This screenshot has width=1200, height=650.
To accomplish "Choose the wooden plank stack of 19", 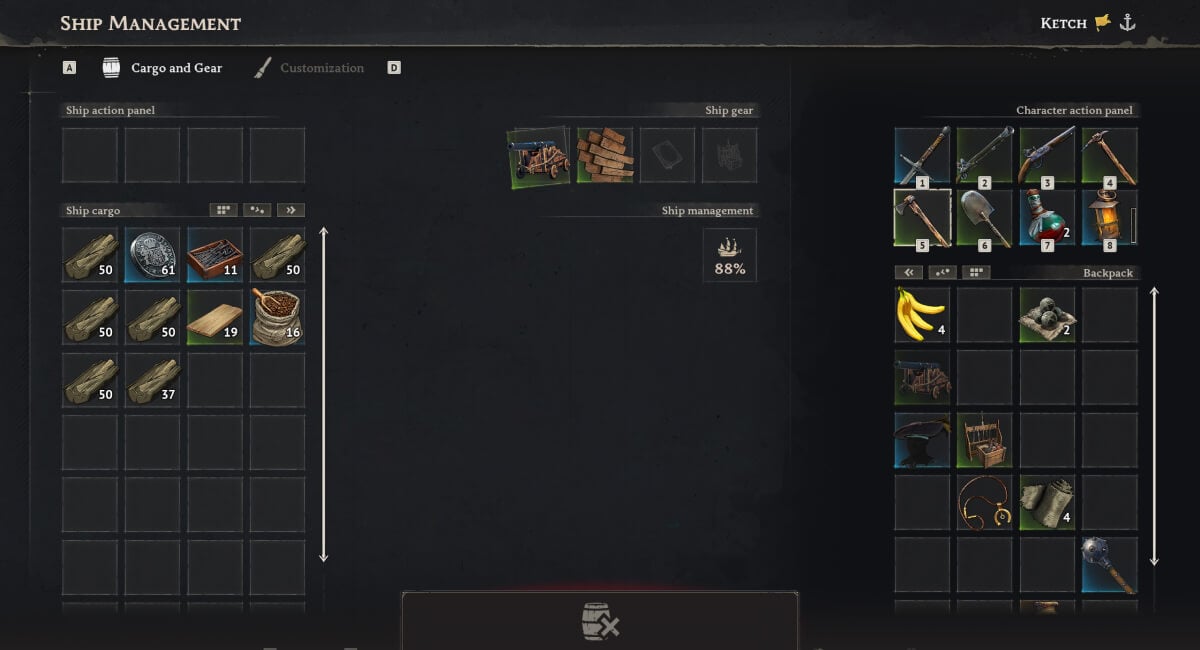I will click(x=215, y=318).
